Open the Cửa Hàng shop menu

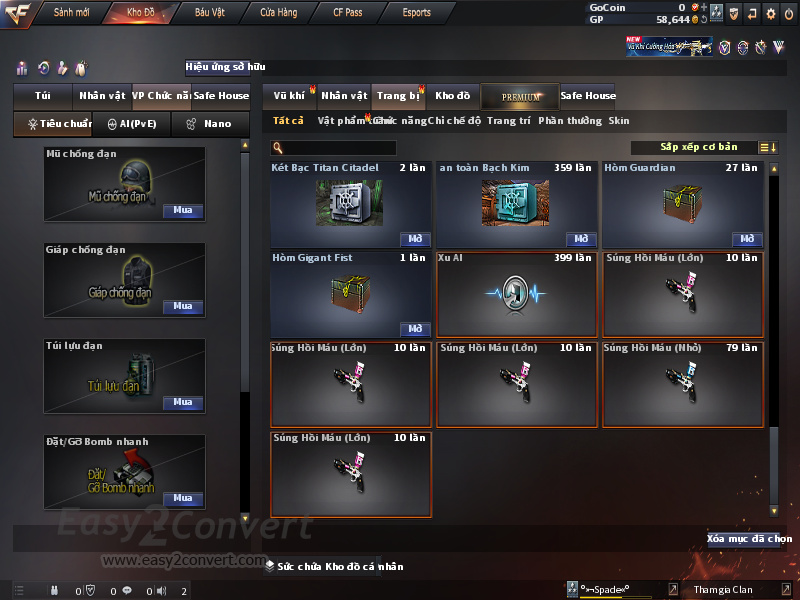click(x=279, y=13)
